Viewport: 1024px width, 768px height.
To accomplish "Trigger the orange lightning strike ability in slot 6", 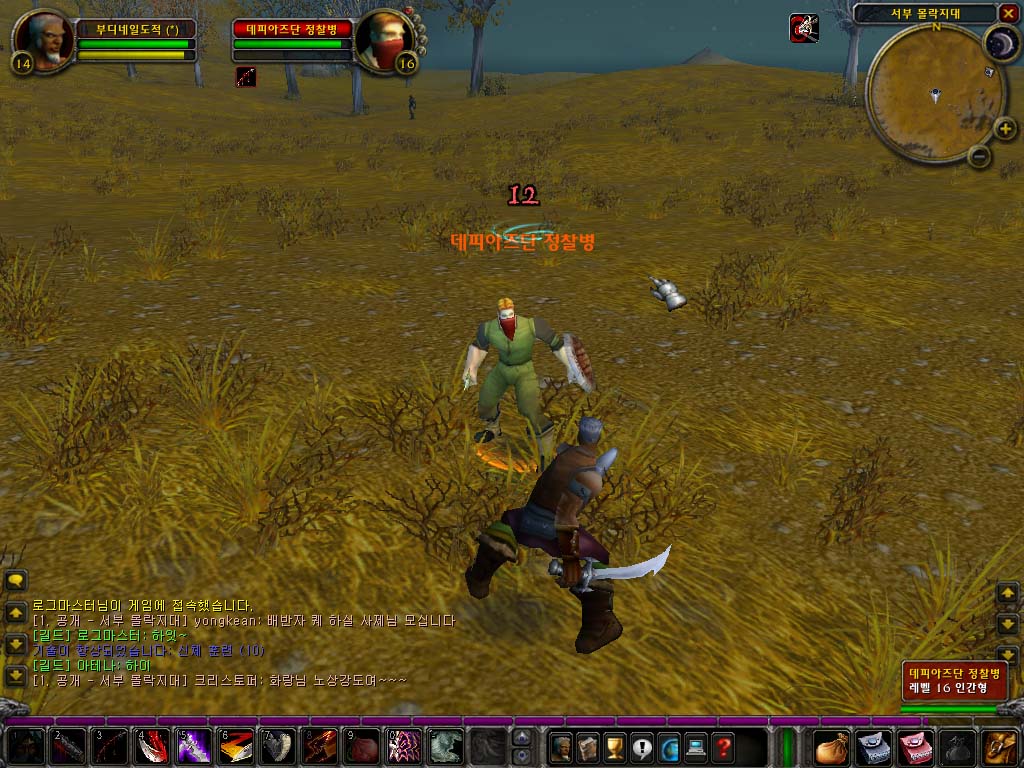I will [x=235, y=747].
